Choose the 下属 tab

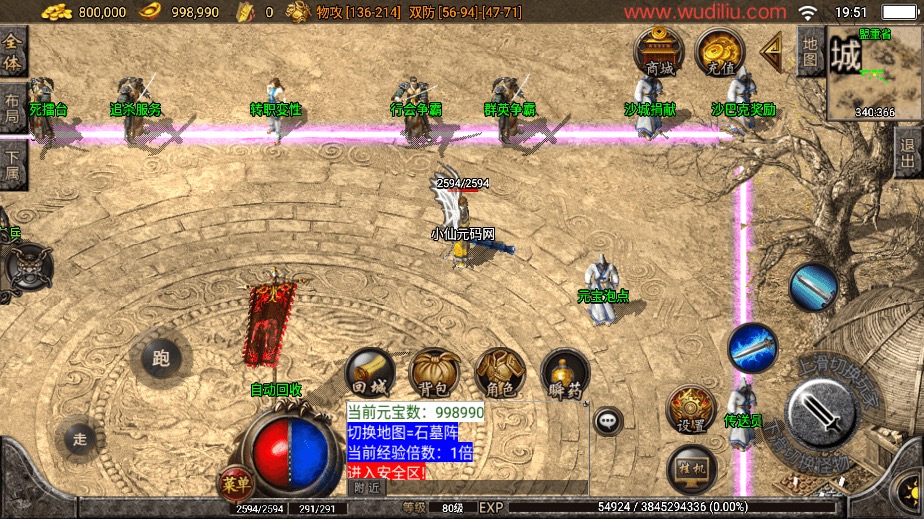pyautogui.click(x=12, y=163)
